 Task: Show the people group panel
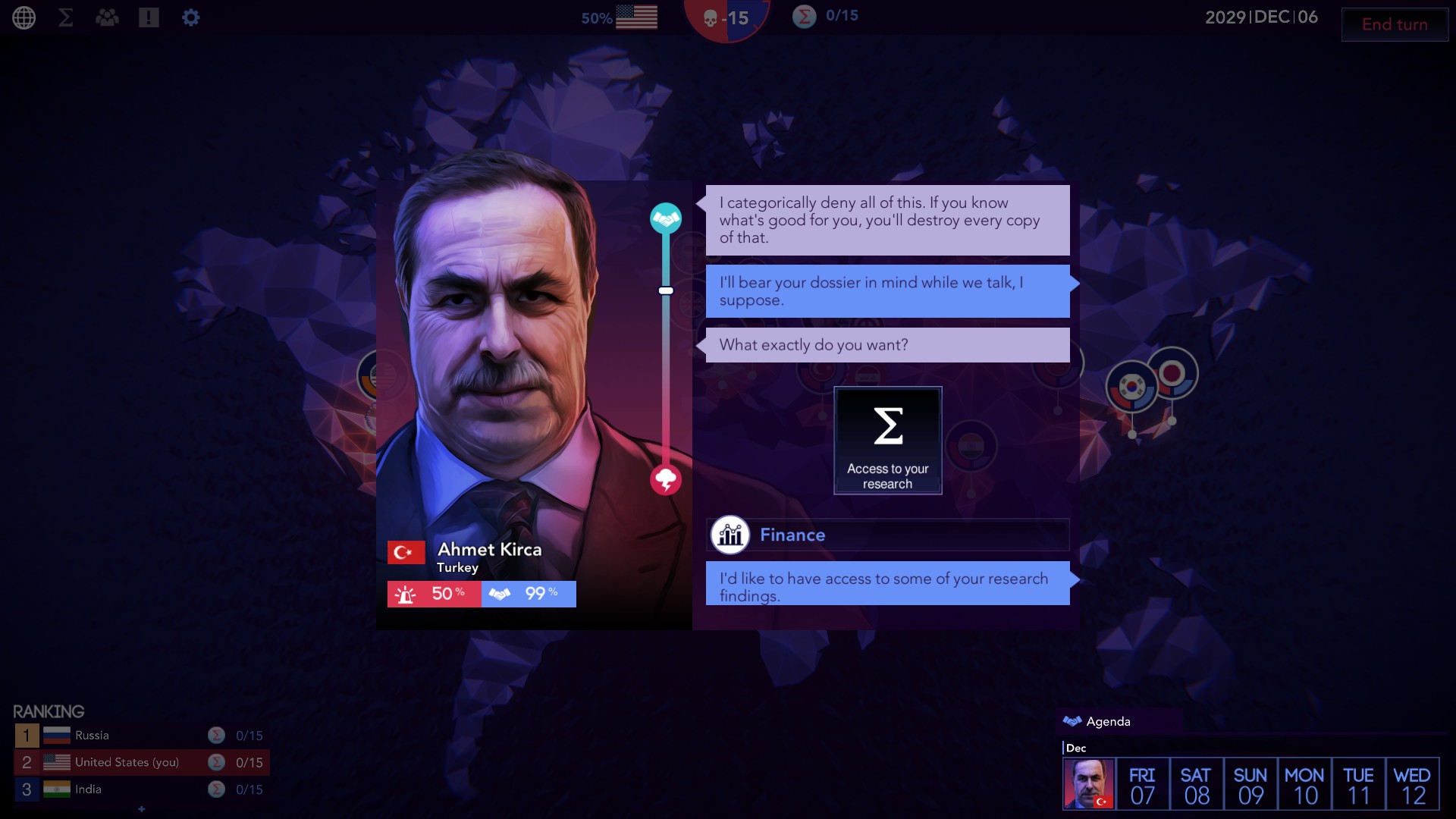pyautogui.click(x=107, y=17)
